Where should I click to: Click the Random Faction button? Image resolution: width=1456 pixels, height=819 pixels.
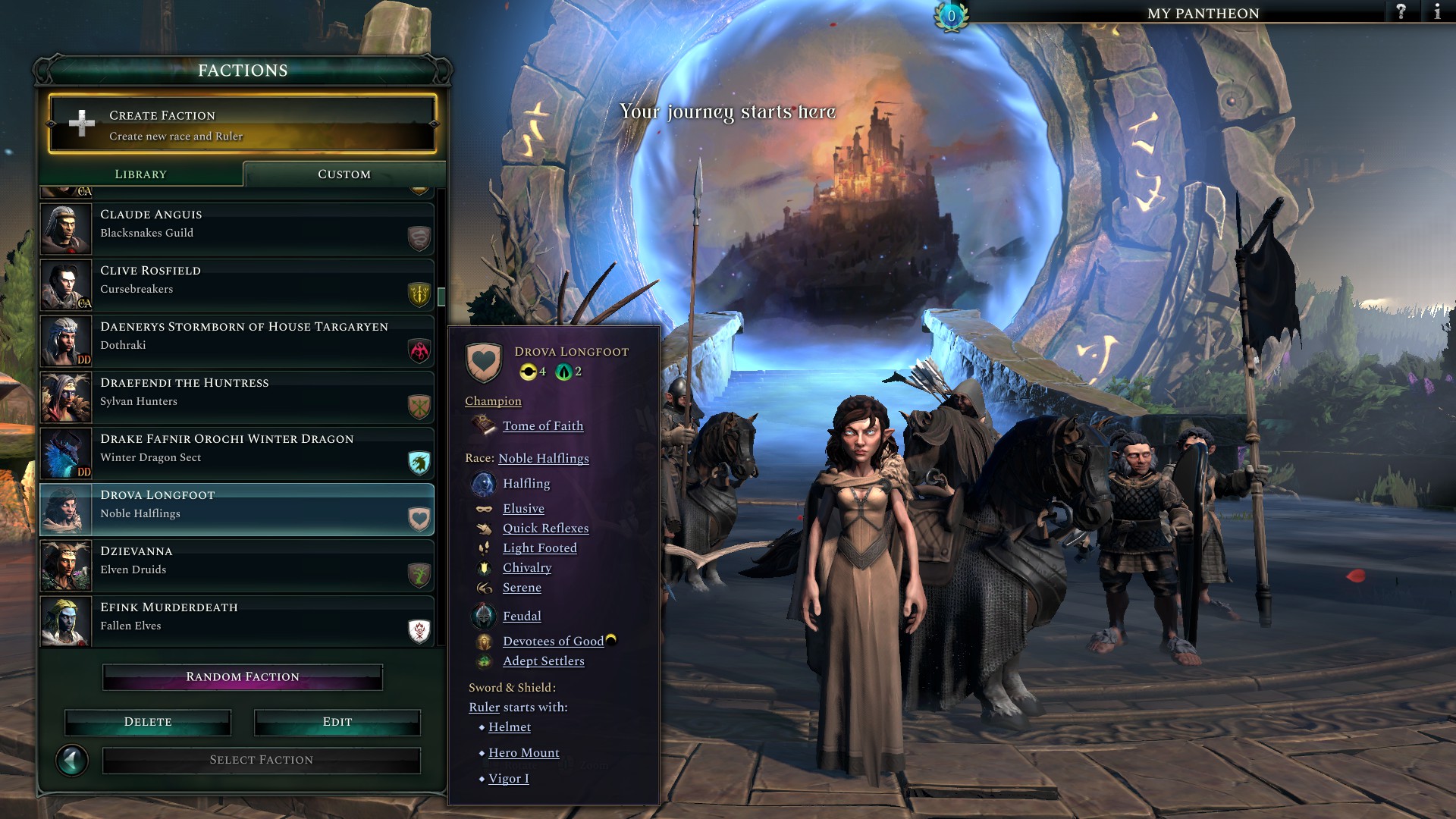point(242,676)
